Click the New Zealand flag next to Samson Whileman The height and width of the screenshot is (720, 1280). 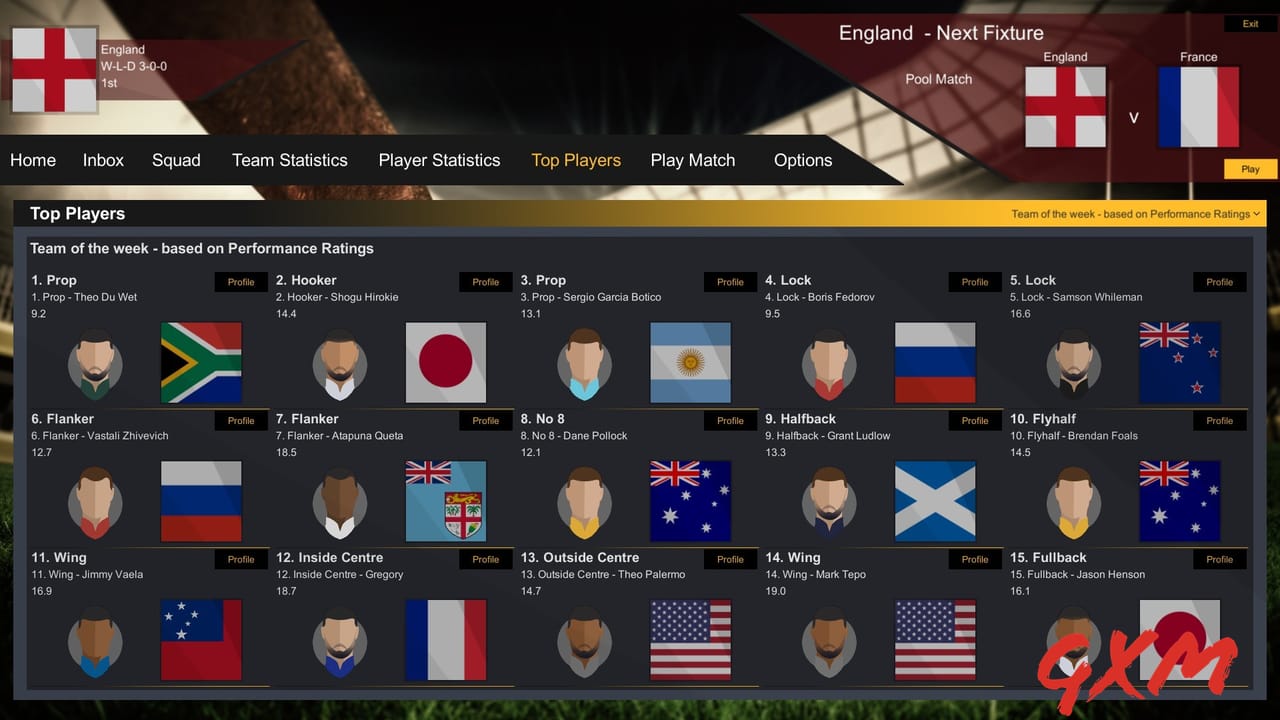(x=1180, y=363)
